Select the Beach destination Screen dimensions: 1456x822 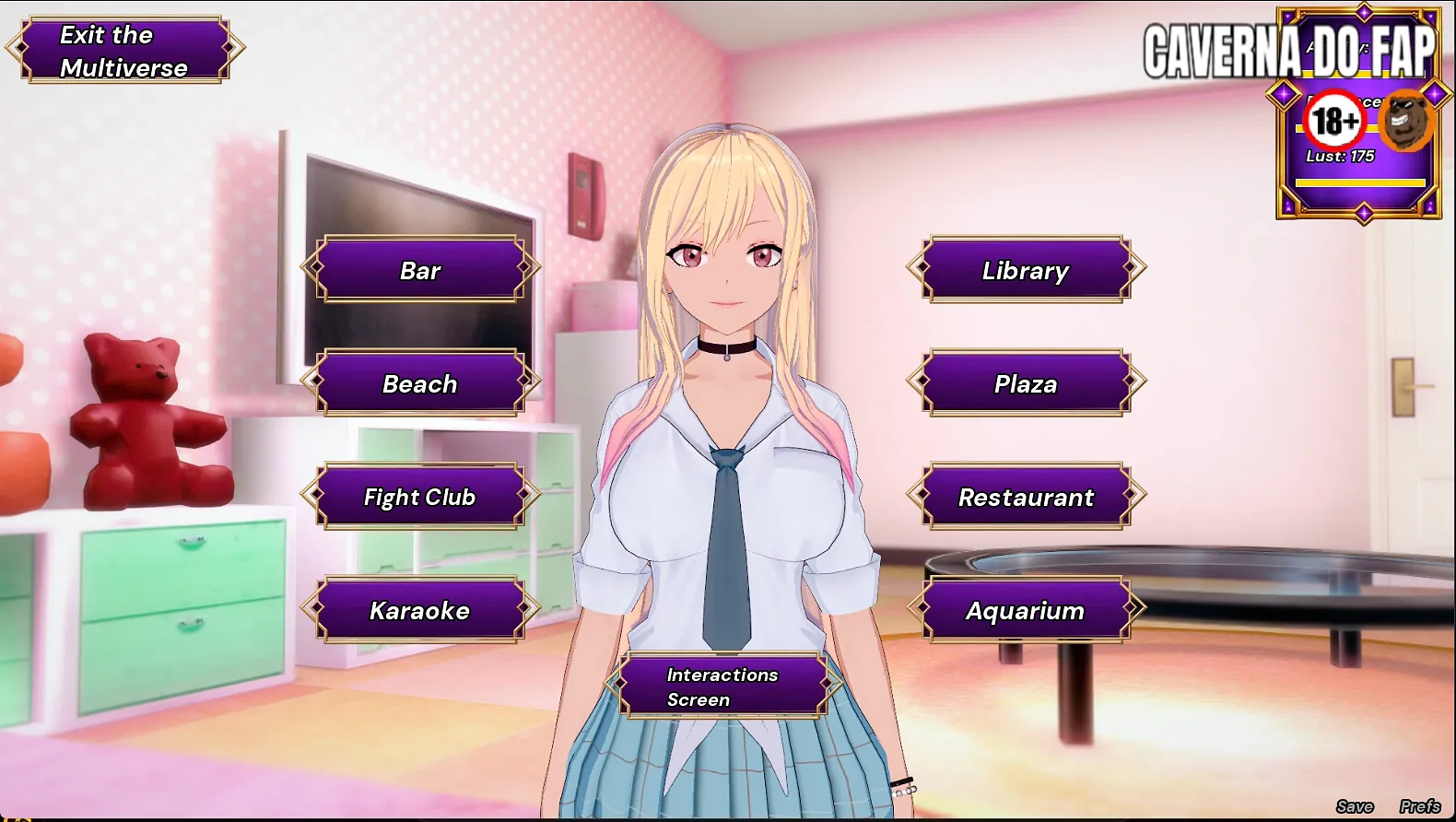point(420,383)
